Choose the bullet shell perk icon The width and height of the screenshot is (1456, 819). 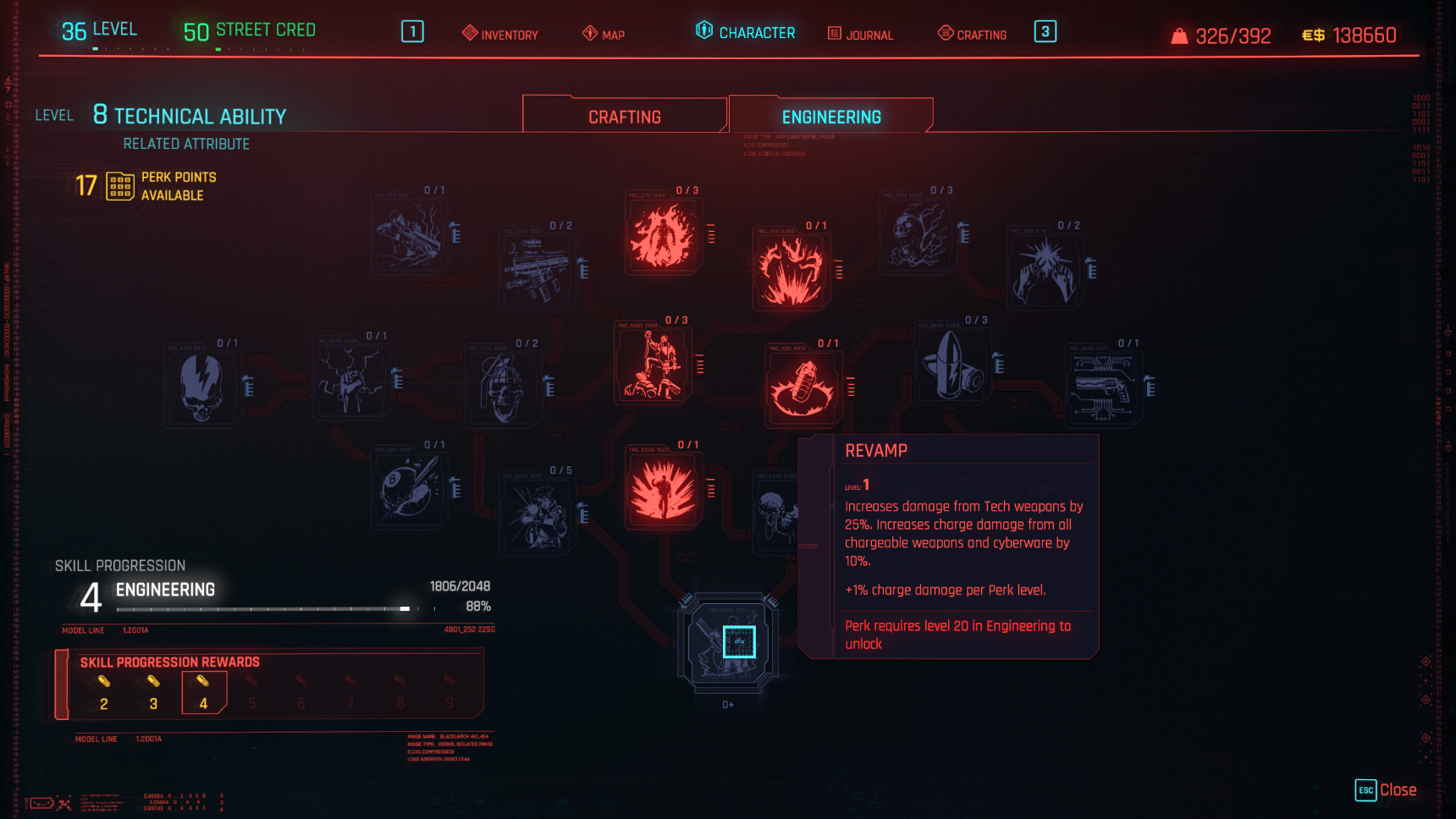point(951,366)
